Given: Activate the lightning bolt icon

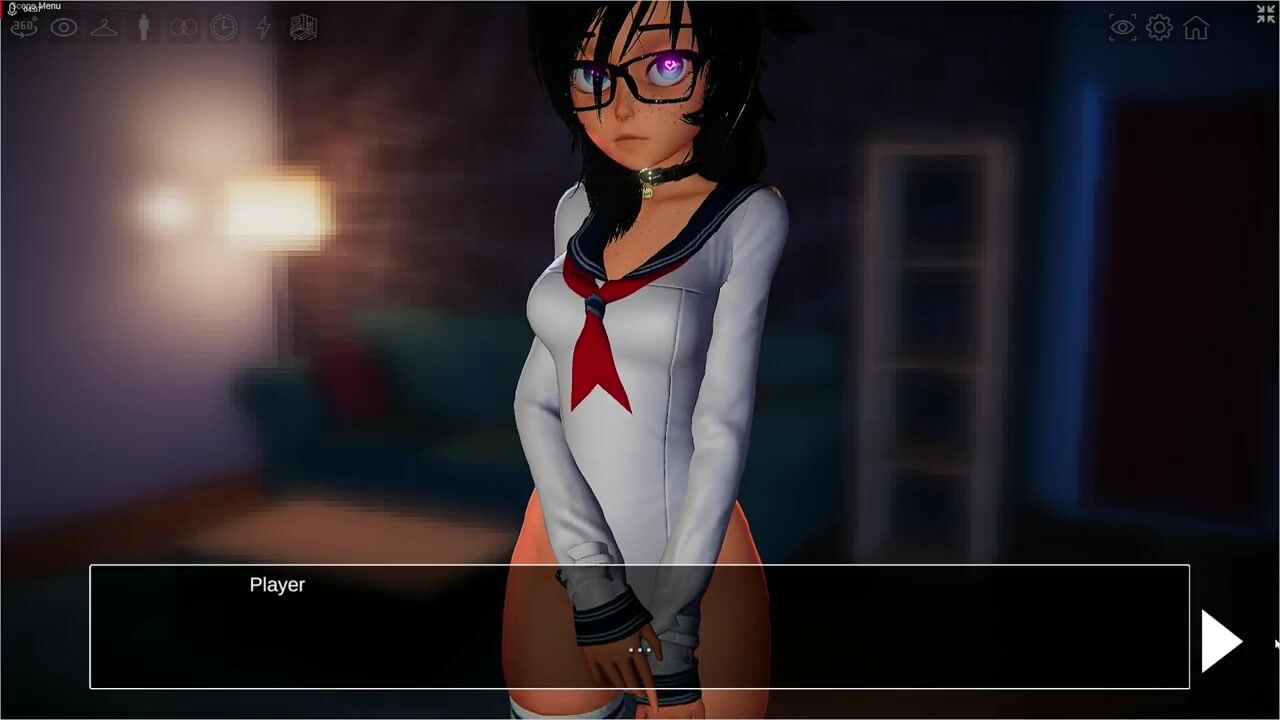Looking at the screenshot, I should [263, 28].
